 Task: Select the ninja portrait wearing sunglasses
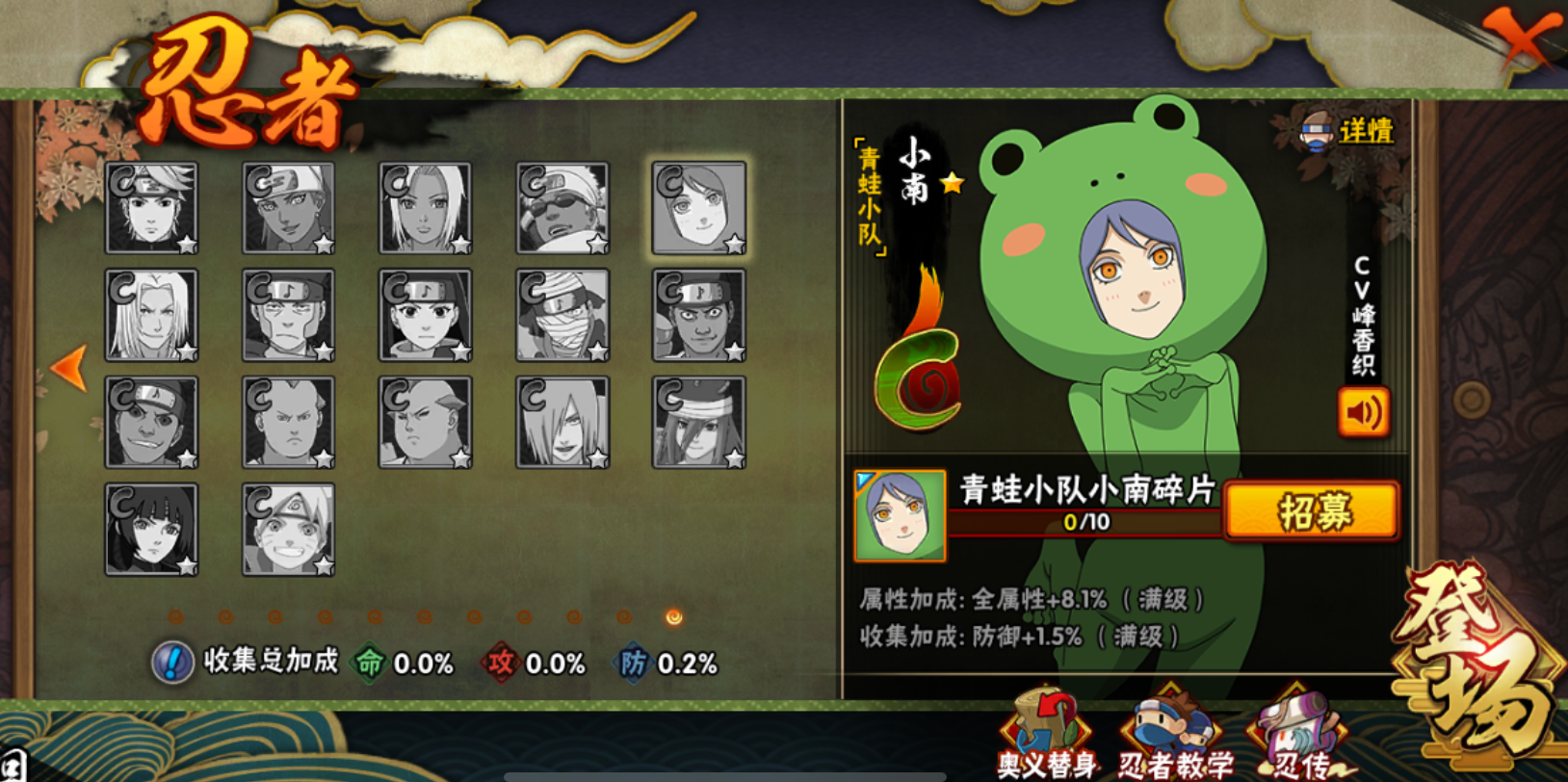[562, 208]
